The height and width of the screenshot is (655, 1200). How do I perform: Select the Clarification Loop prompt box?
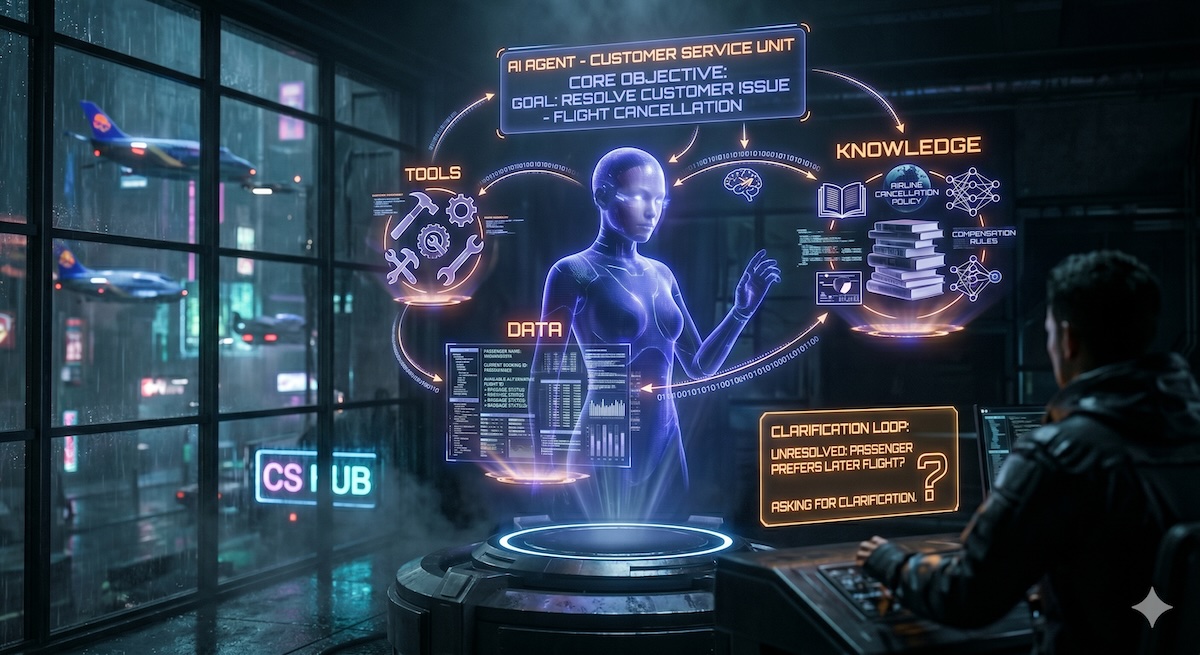pos(857,465)
